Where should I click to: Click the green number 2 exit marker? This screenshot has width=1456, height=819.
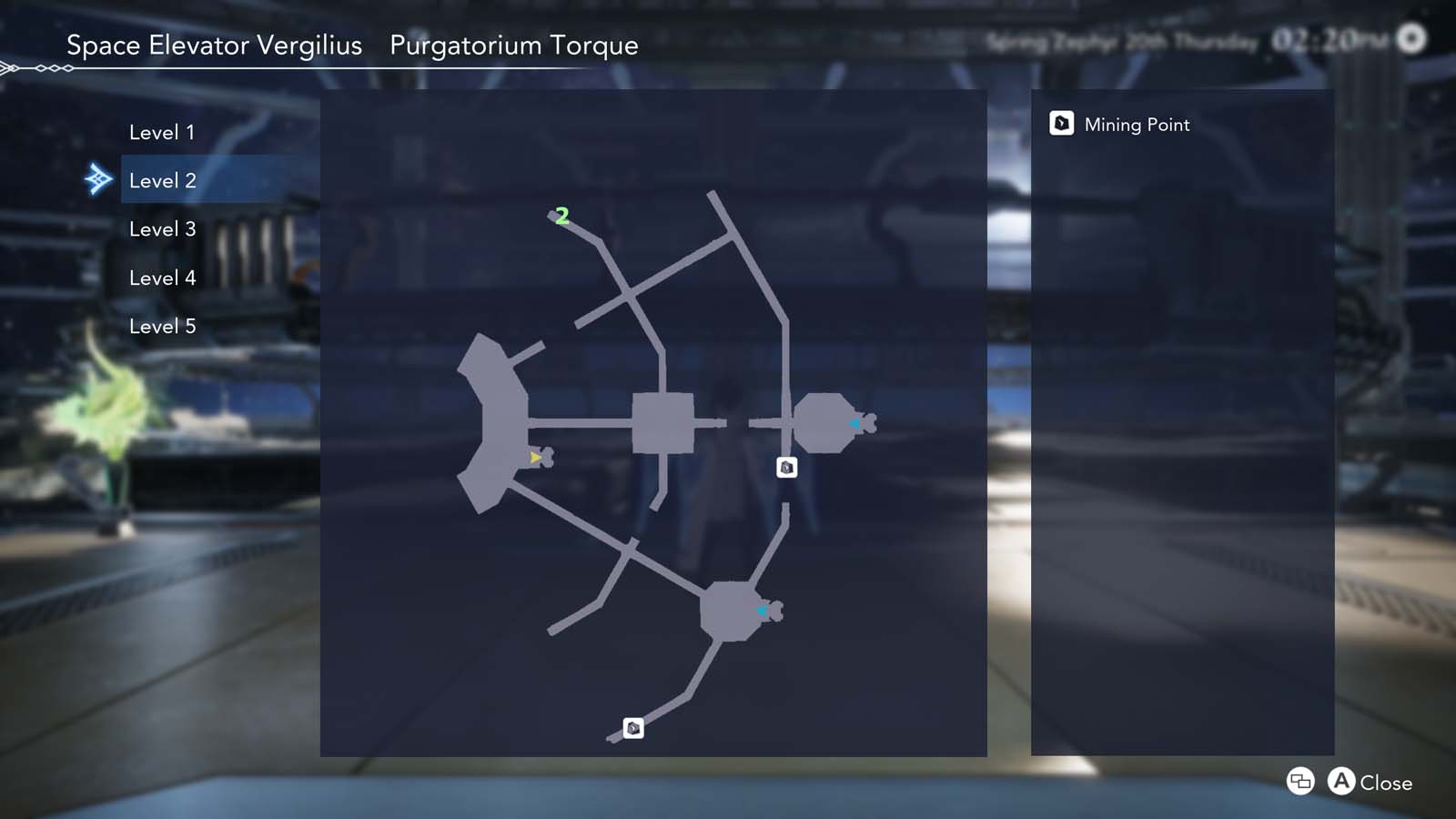coord(561,216)
